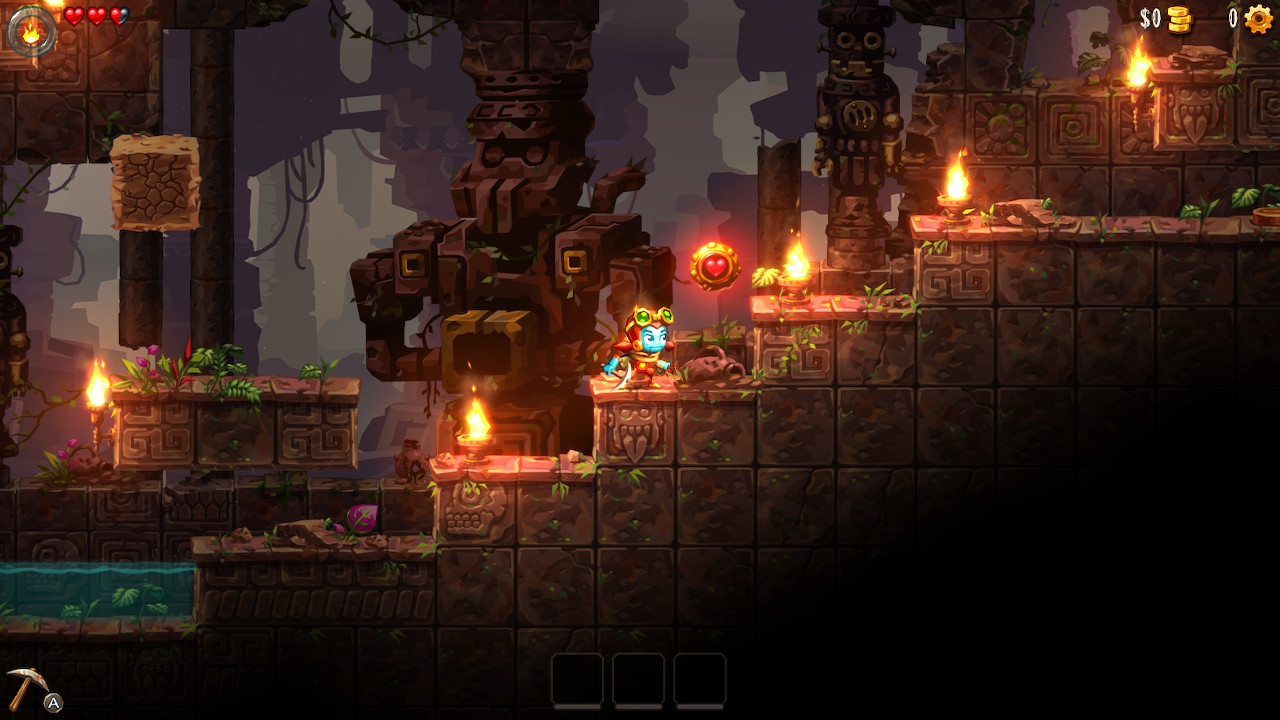Click the gold coin stack icon
Image resolution: width=1280 pixels, height=720 pixels.
(x=1180, y=19)
